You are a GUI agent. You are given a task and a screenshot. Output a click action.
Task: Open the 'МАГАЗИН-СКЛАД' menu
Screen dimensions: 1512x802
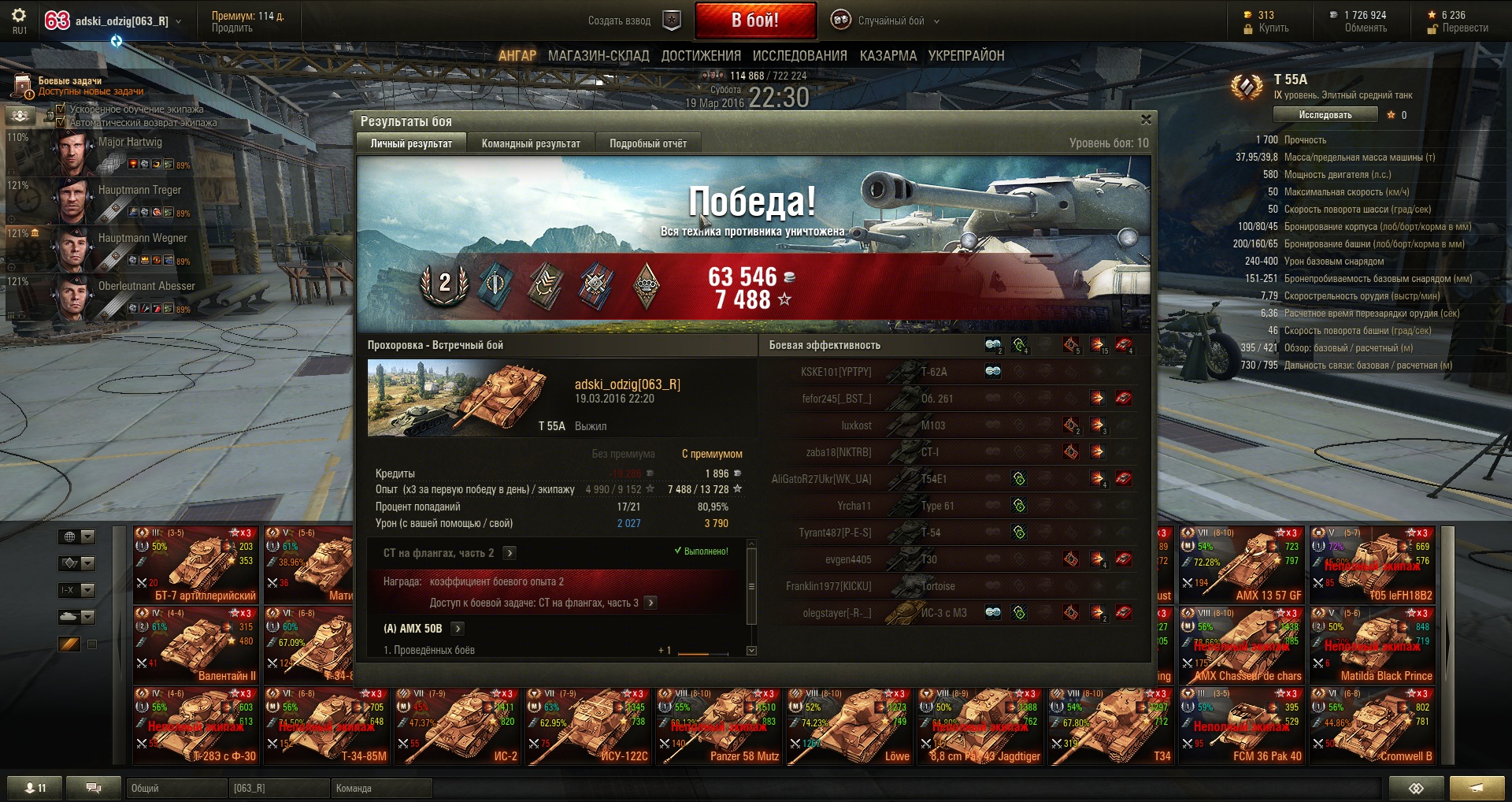pos(598,56)
